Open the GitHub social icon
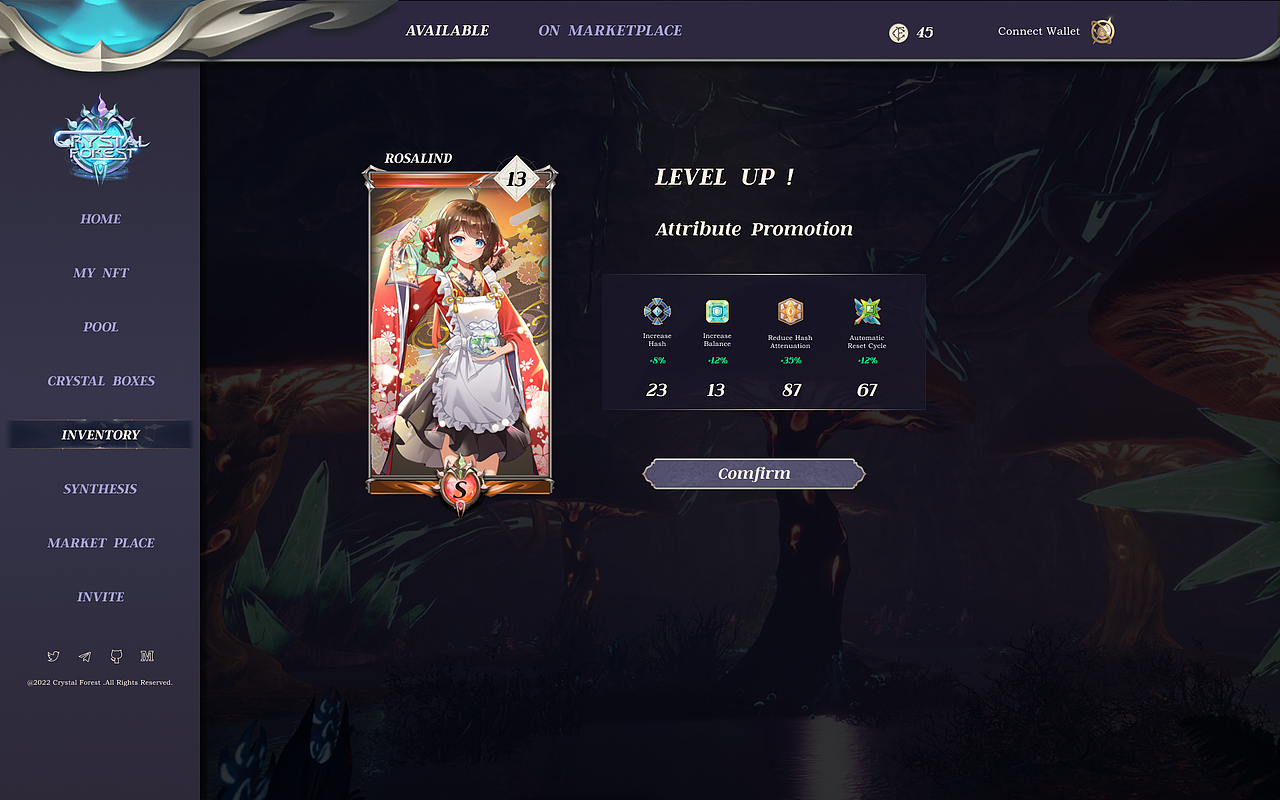The width and height of the screenshot is (1280, 800). [x=116, y=656]
